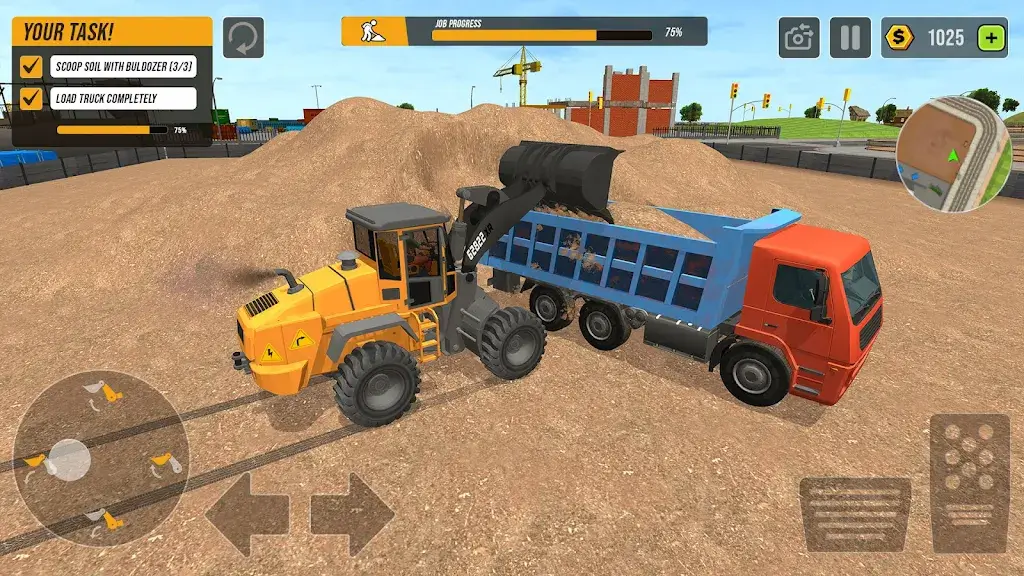
Task: Step on the gas pedal
Action: point(969,484)
